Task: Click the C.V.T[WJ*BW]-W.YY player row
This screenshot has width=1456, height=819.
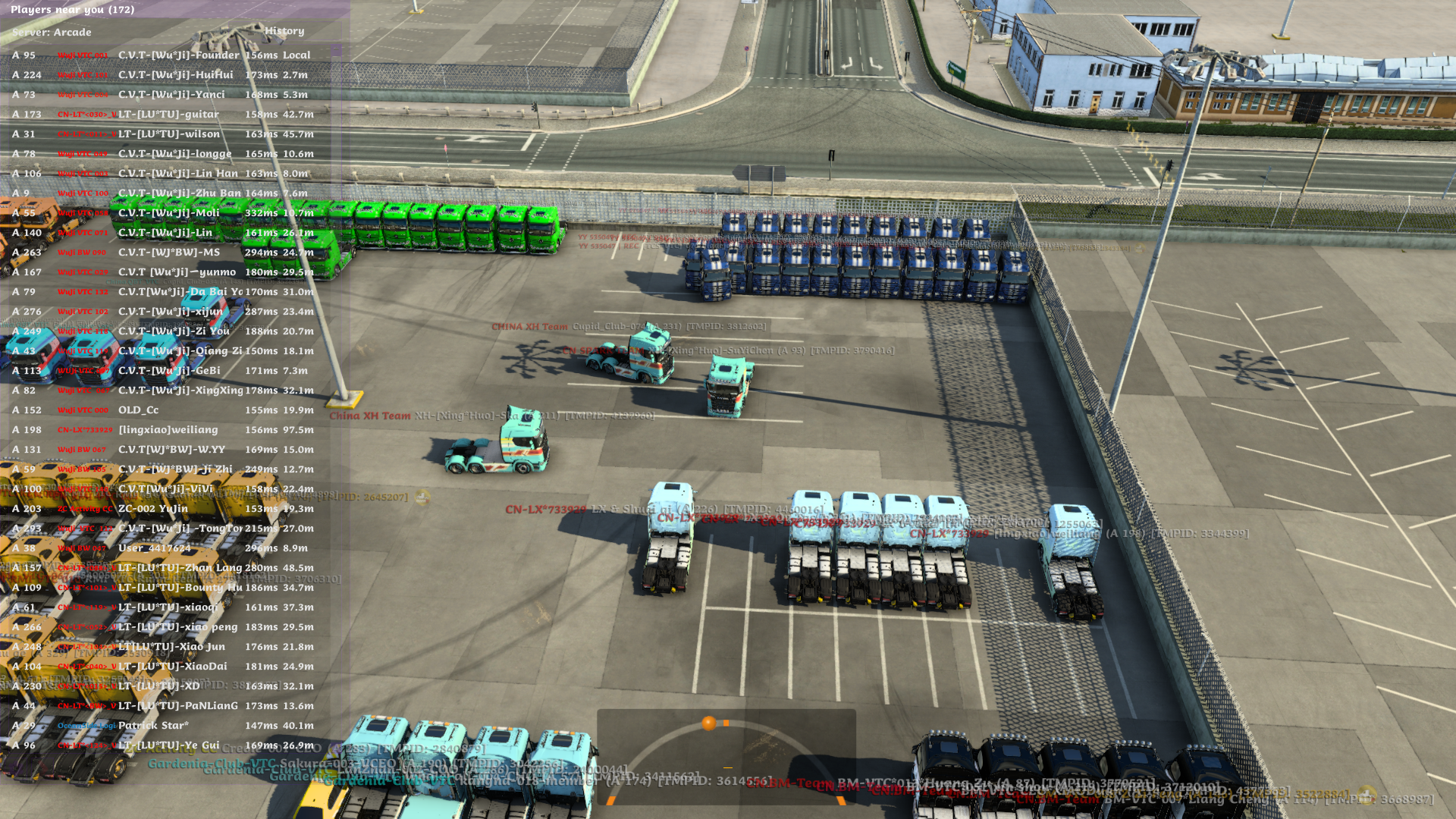Action: pyautogui.click(x=171, y=450)
